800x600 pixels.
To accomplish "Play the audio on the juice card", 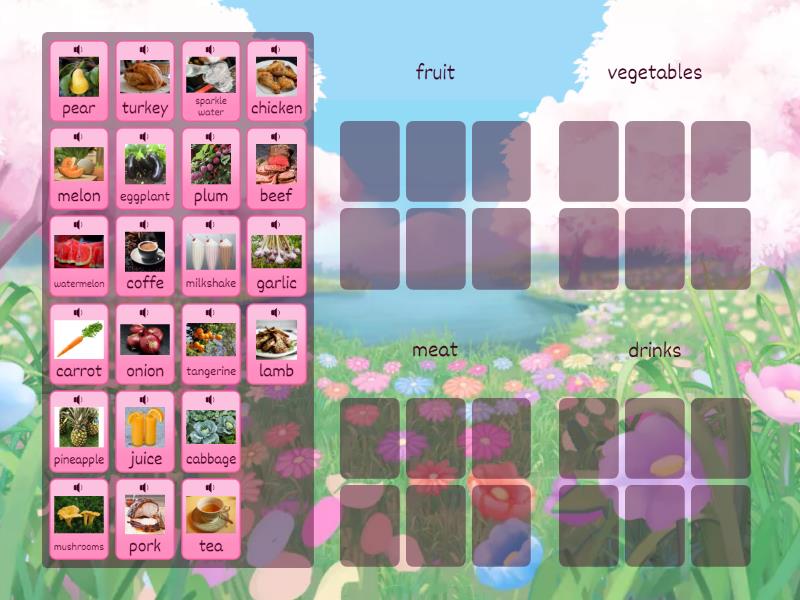I will pos(145,399).
